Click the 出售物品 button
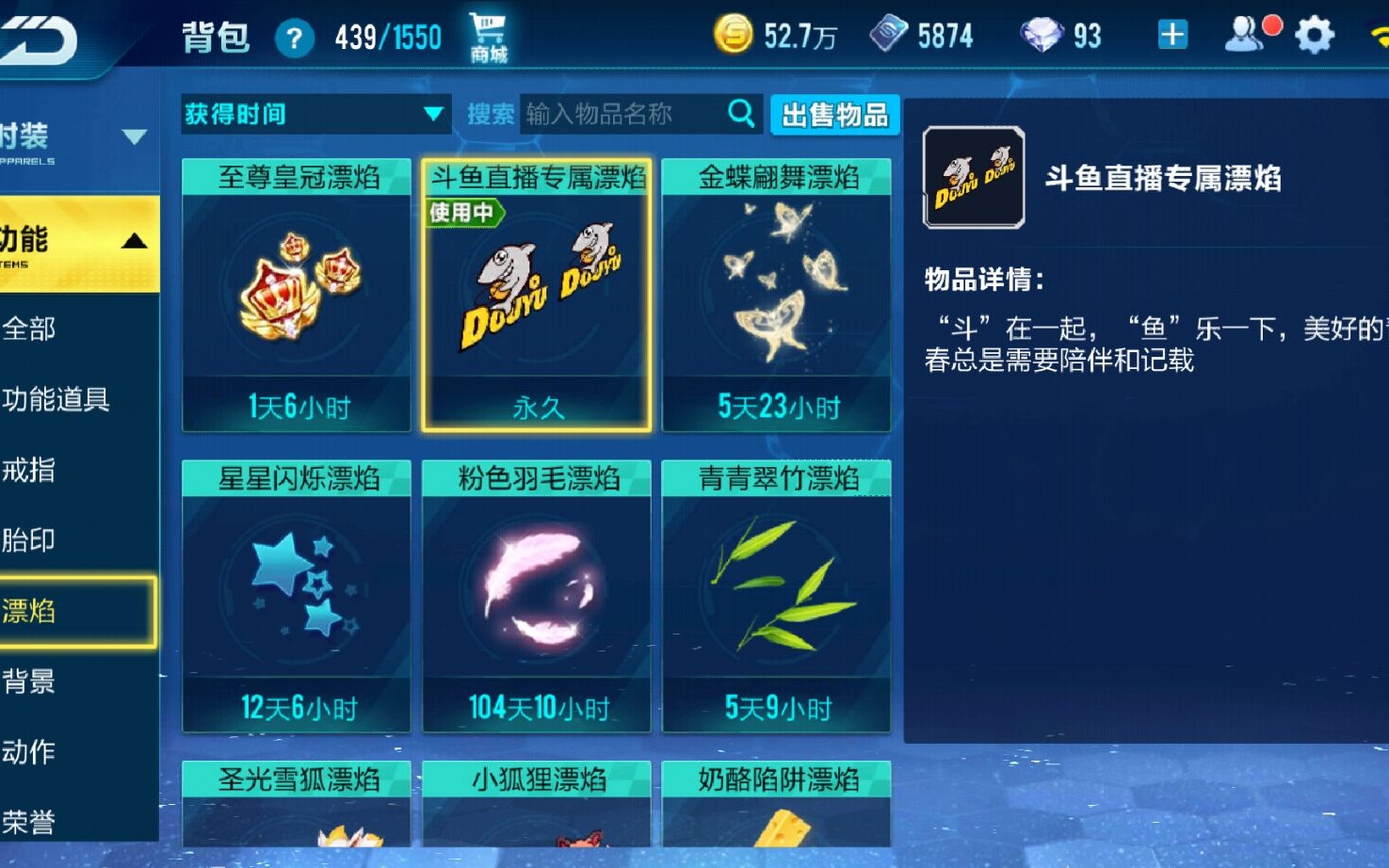This screenshot has width=1389, height=868. [x=834, y=114]
